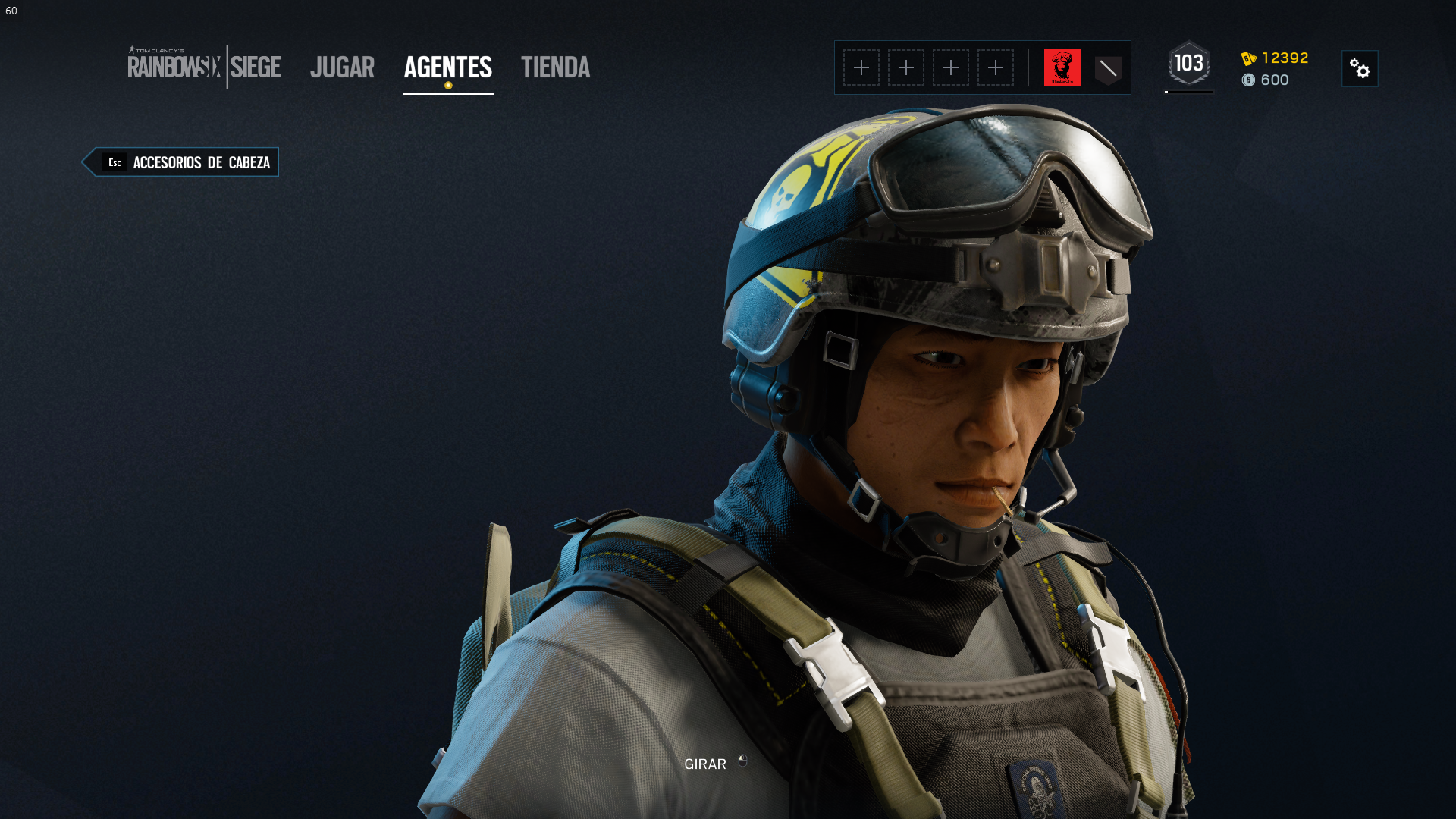Image resolution: width=1456 pixels, height=819 pixels.
Task: Select the dark banner shield icon
Action: (1108, 67)
